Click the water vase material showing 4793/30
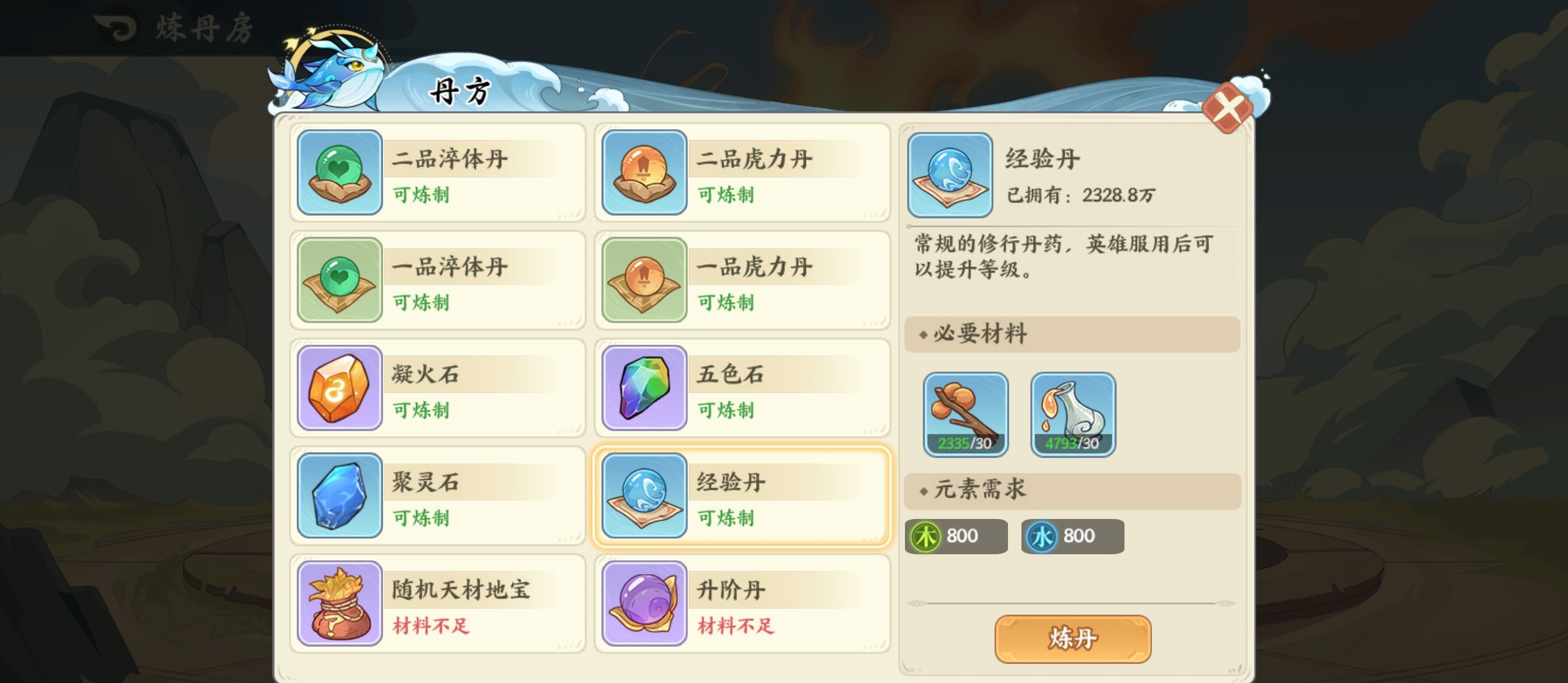 pos(1073,414)
